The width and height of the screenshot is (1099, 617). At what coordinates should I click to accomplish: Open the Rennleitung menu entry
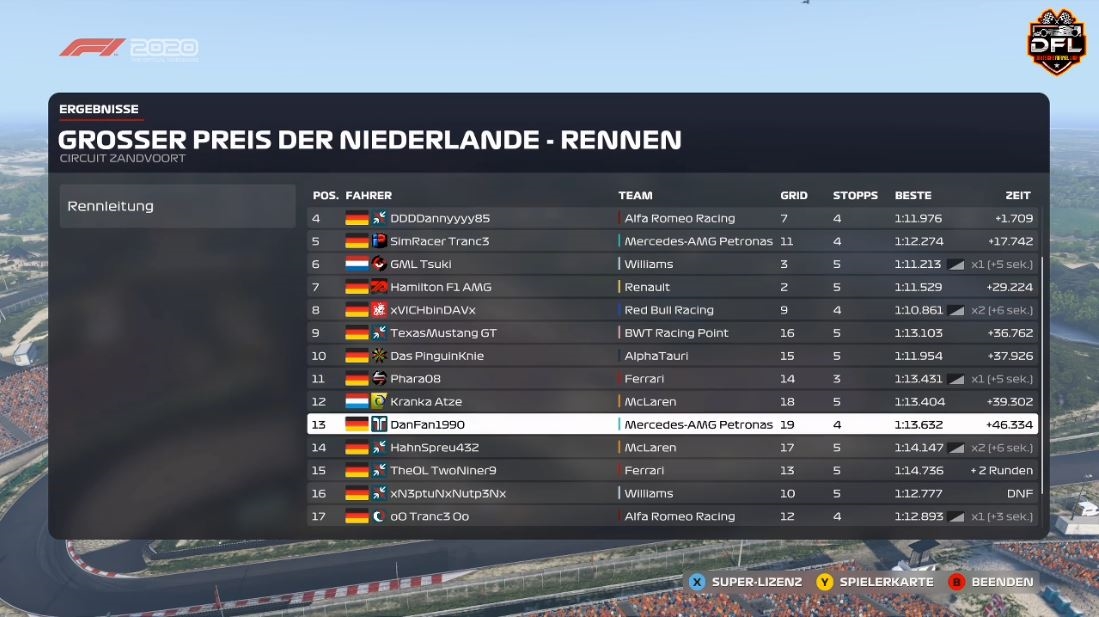pyautogui.click(x=177, y=206)
